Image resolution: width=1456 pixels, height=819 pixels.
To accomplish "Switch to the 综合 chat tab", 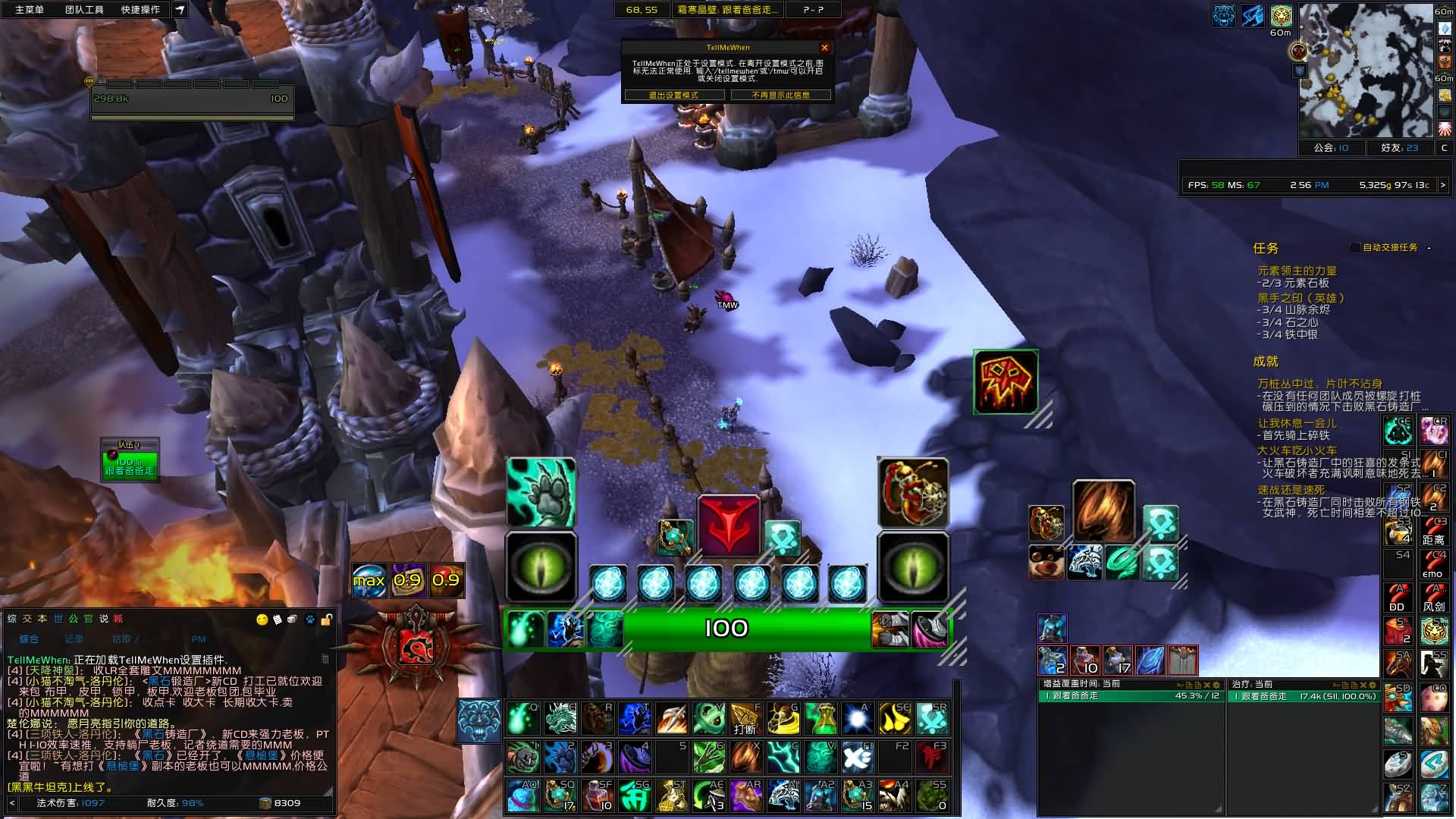I will pyautogui.click(x=29, y=639).
